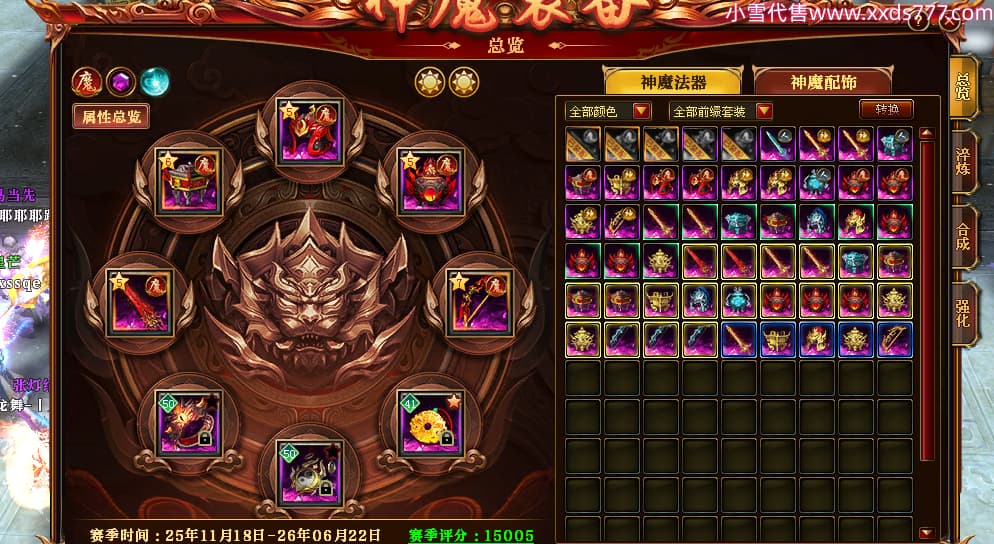994x544 pixels.
Task: Open the 属性总览 attribute overview
Action: [110, 116]
